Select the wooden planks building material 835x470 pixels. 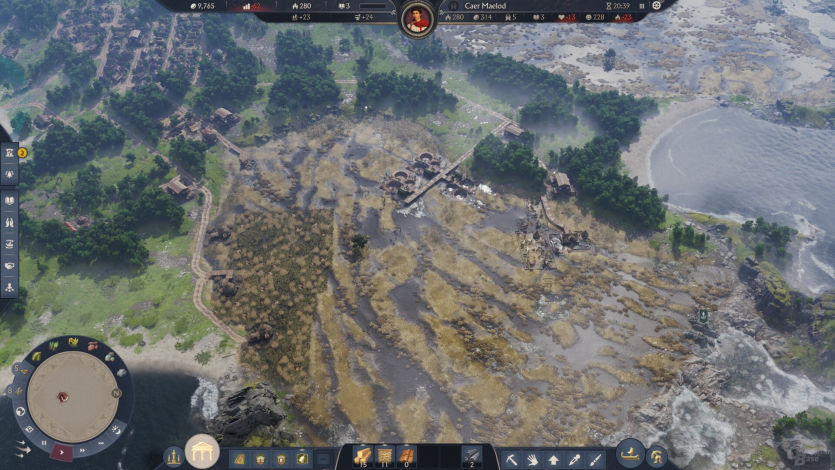[362, 456]
